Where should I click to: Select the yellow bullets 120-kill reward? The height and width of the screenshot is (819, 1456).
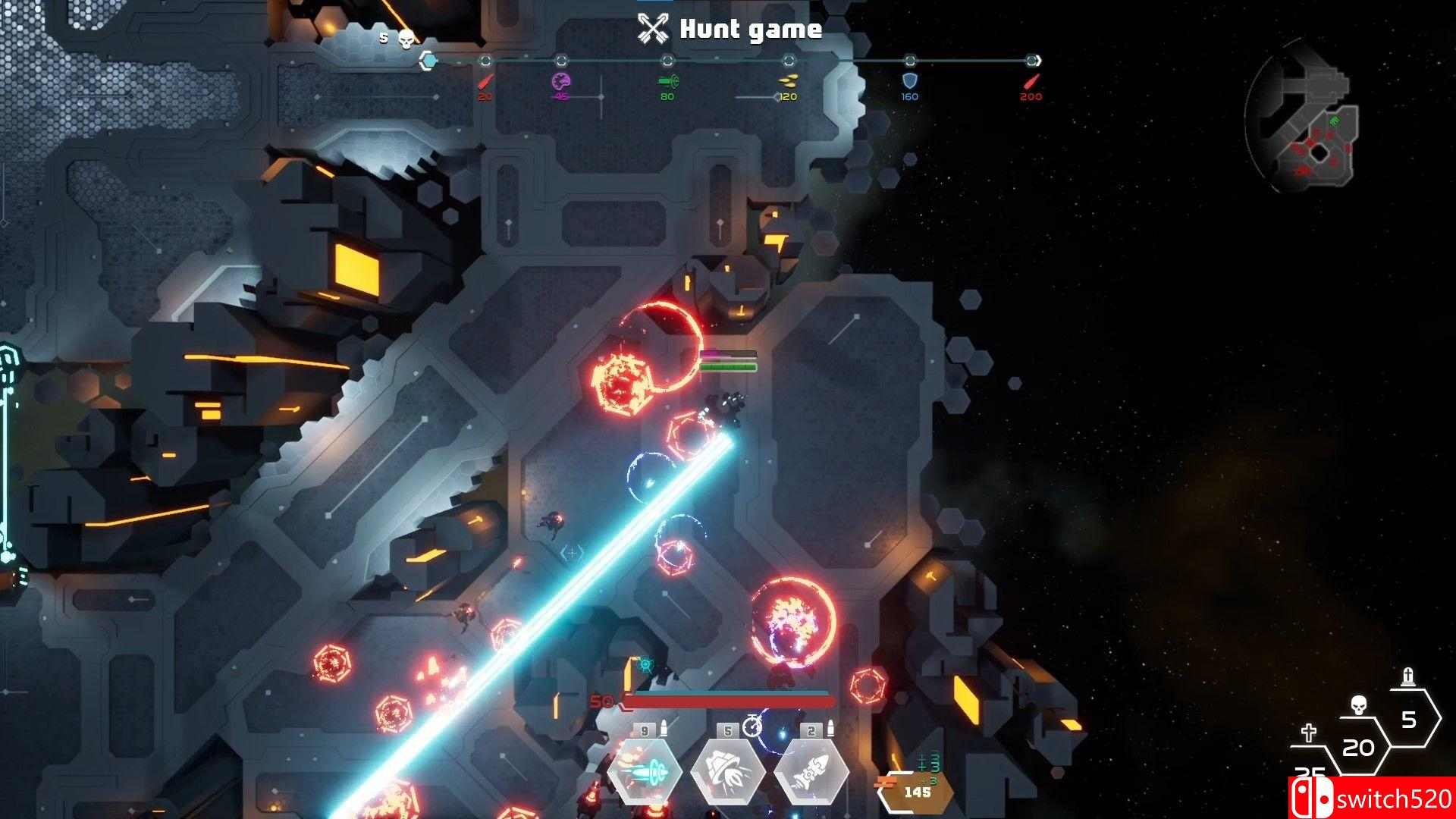point(788,81)
